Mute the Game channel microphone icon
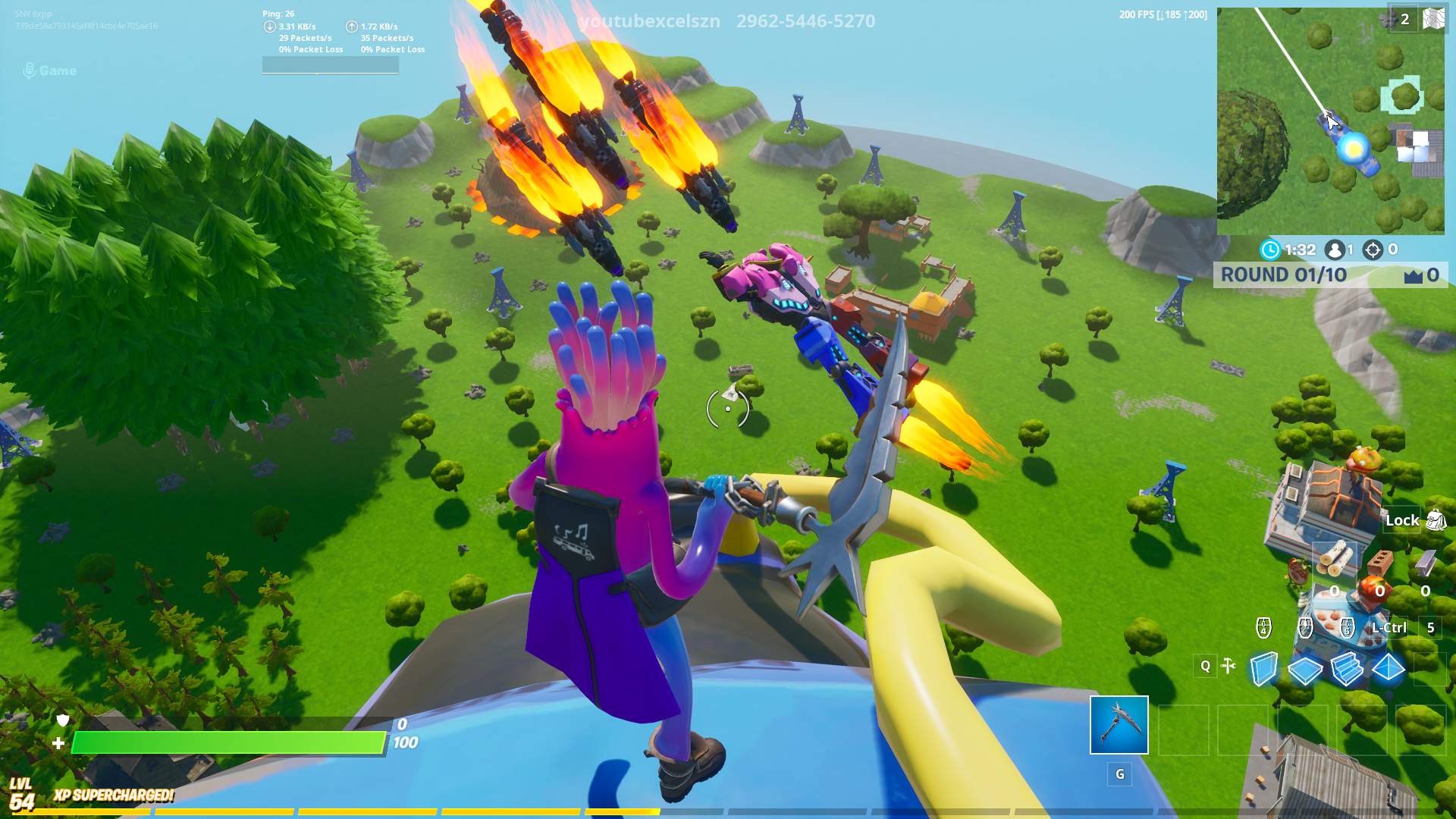1456x819 pixels. [29, 70]
